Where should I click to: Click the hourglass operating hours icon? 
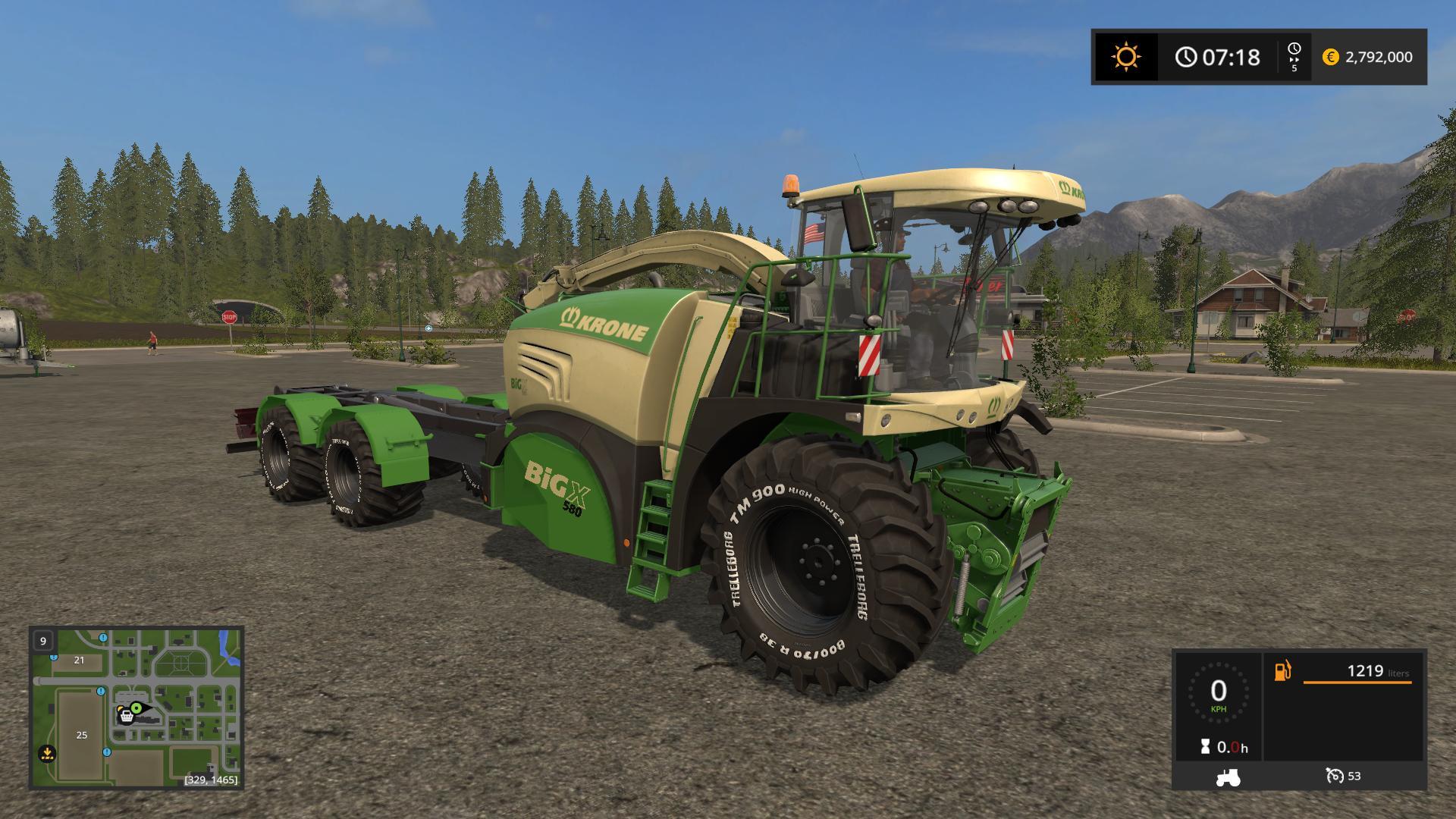click(x=1205, y=747)
